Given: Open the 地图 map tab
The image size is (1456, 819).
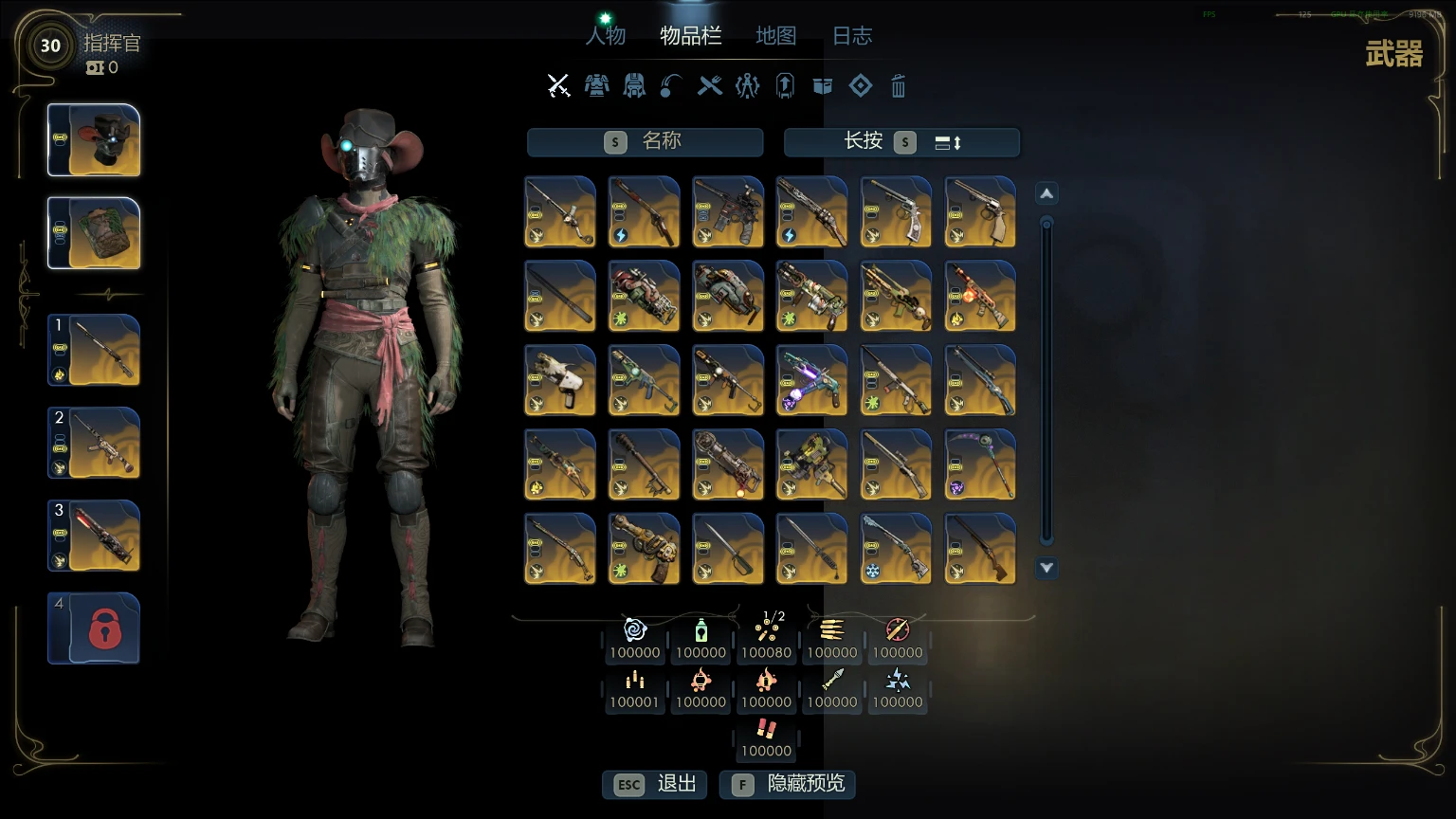Looking at the screenshot, I should [775, 36].
